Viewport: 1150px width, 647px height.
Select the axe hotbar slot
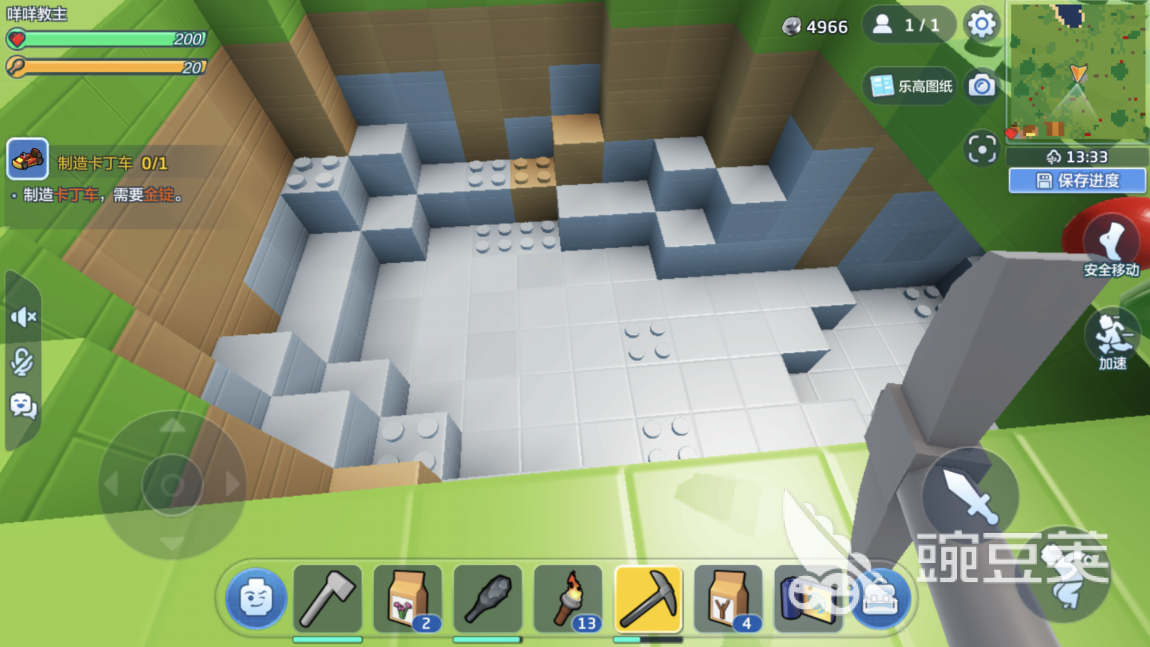coord(327,600)
